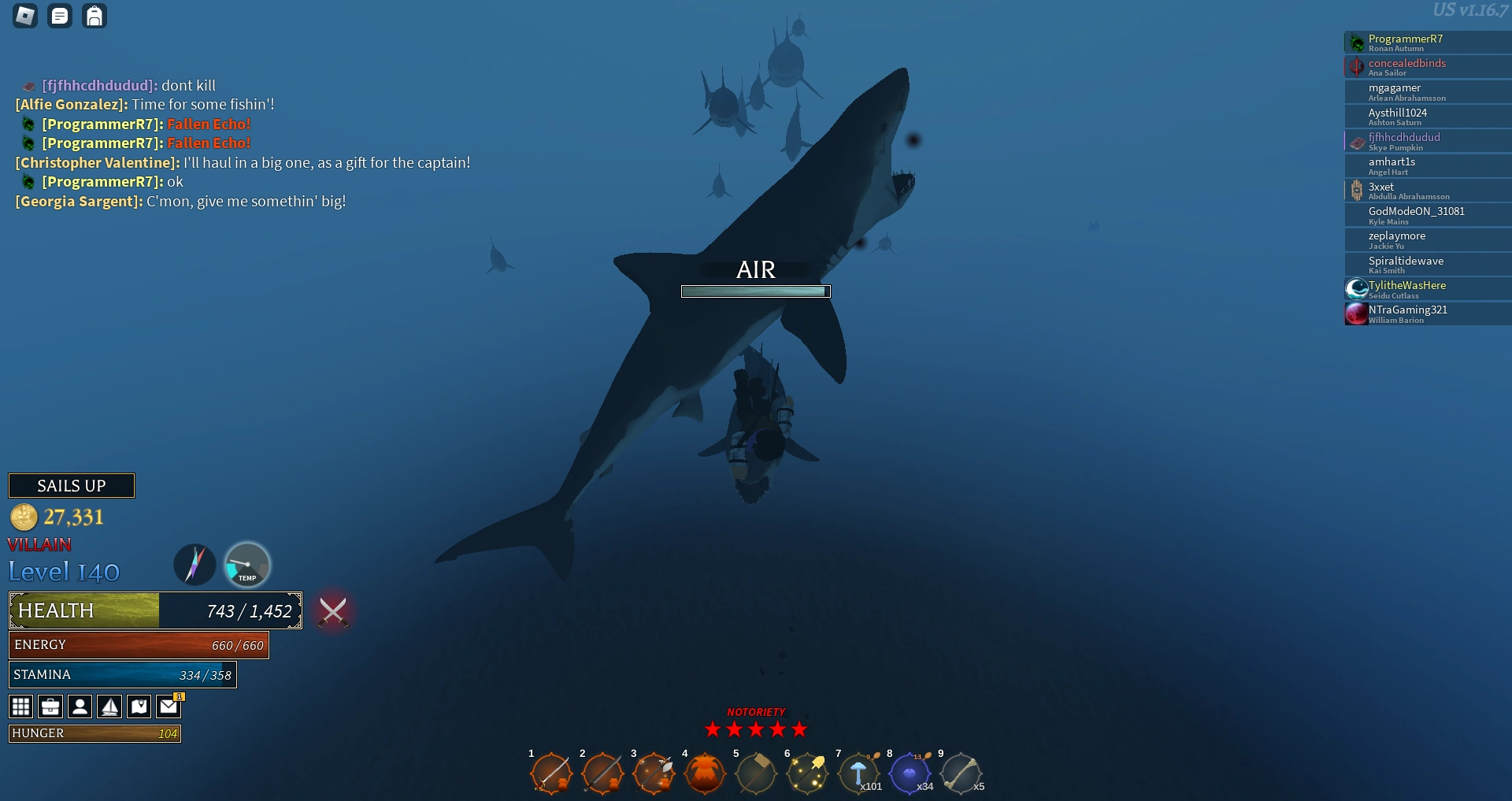The height and width of the screenshot is (801, 1512).
Task: Open the briefcase inventory icon
Action: [50, 706]
